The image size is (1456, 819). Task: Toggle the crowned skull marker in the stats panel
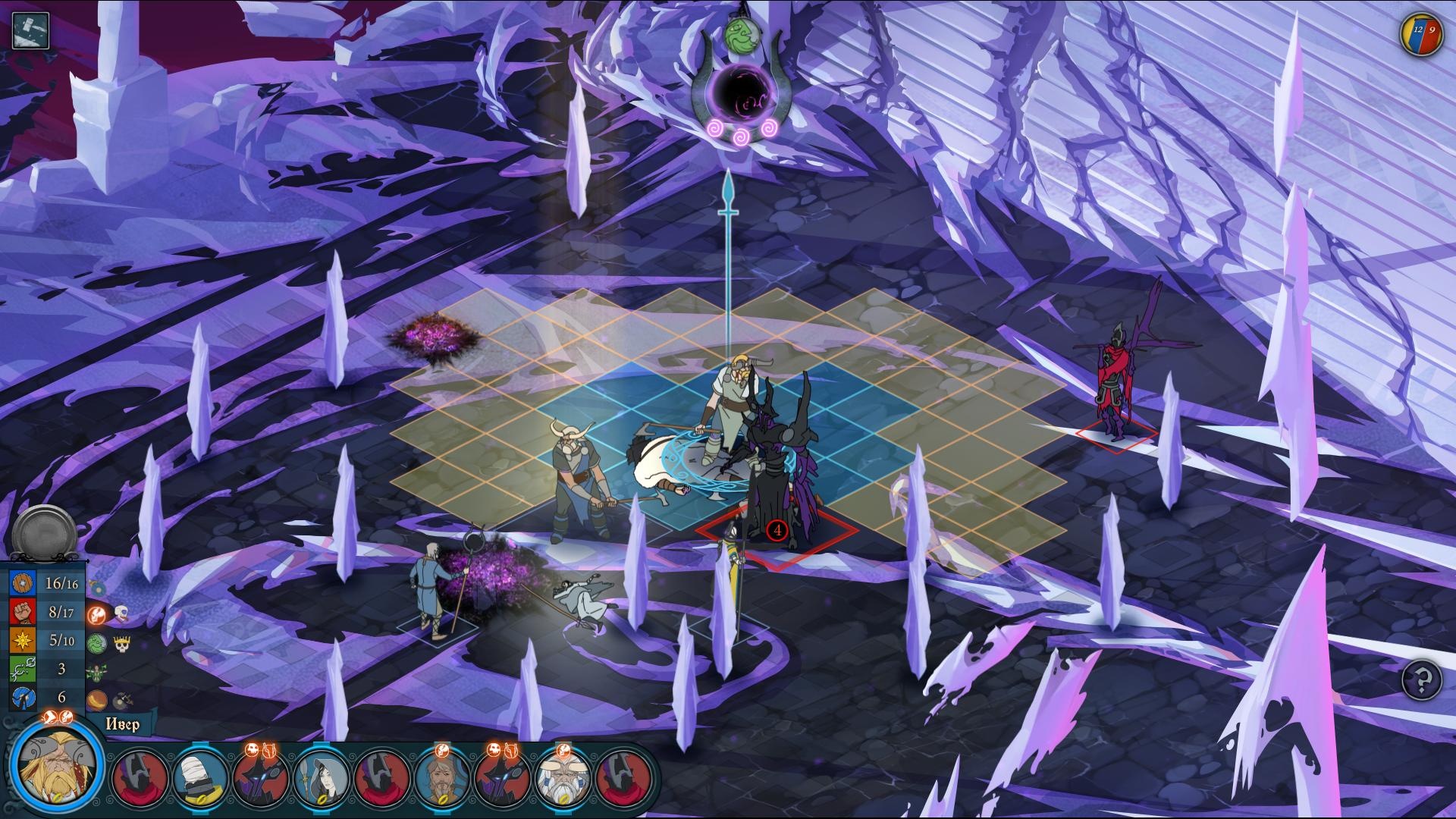122,644
